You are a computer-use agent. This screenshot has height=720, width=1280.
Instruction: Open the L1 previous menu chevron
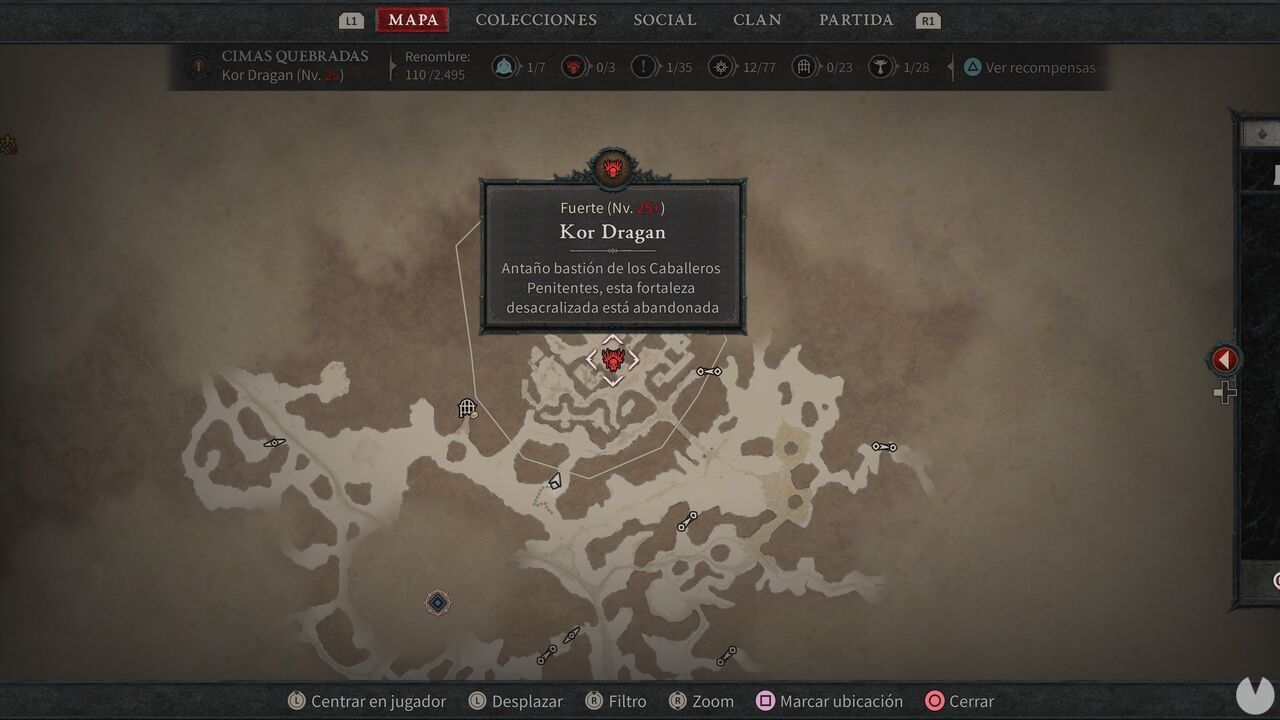click(349, 19)
